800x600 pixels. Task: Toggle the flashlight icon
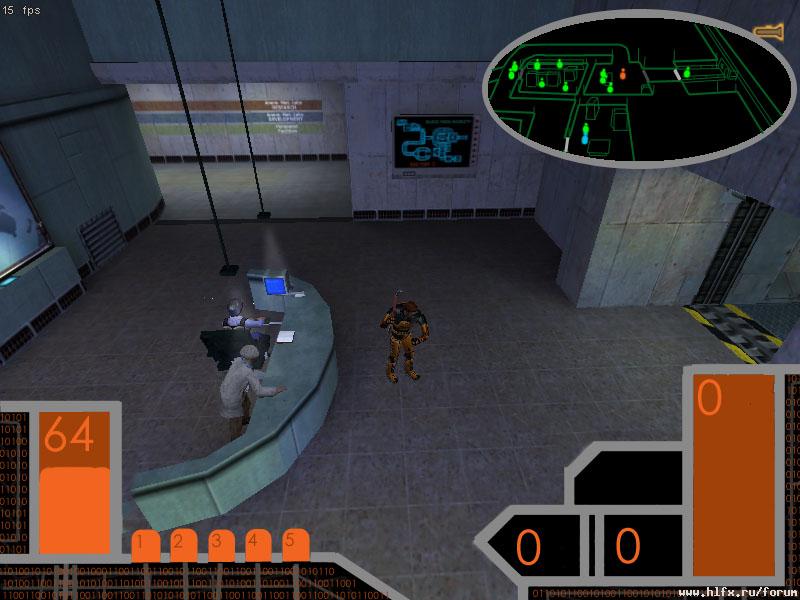pyautogui.click(x=769, y=32)
